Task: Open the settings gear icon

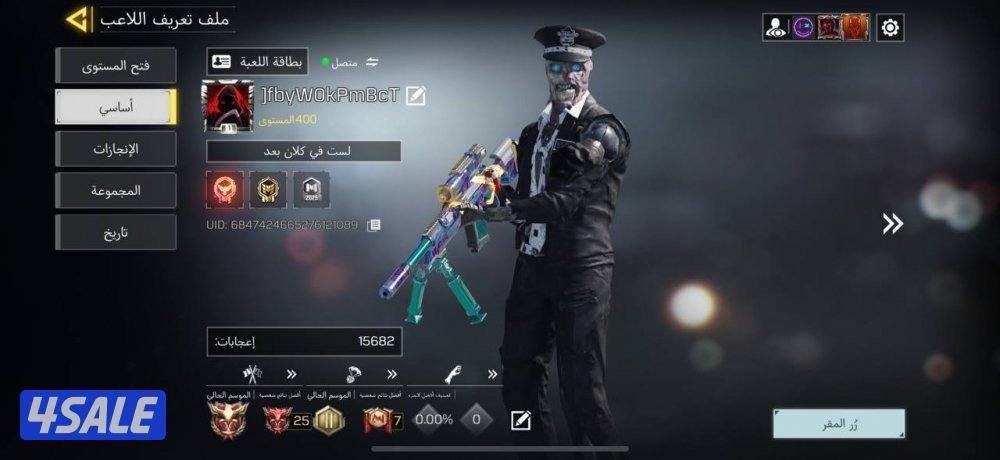Action: point(890,28)
